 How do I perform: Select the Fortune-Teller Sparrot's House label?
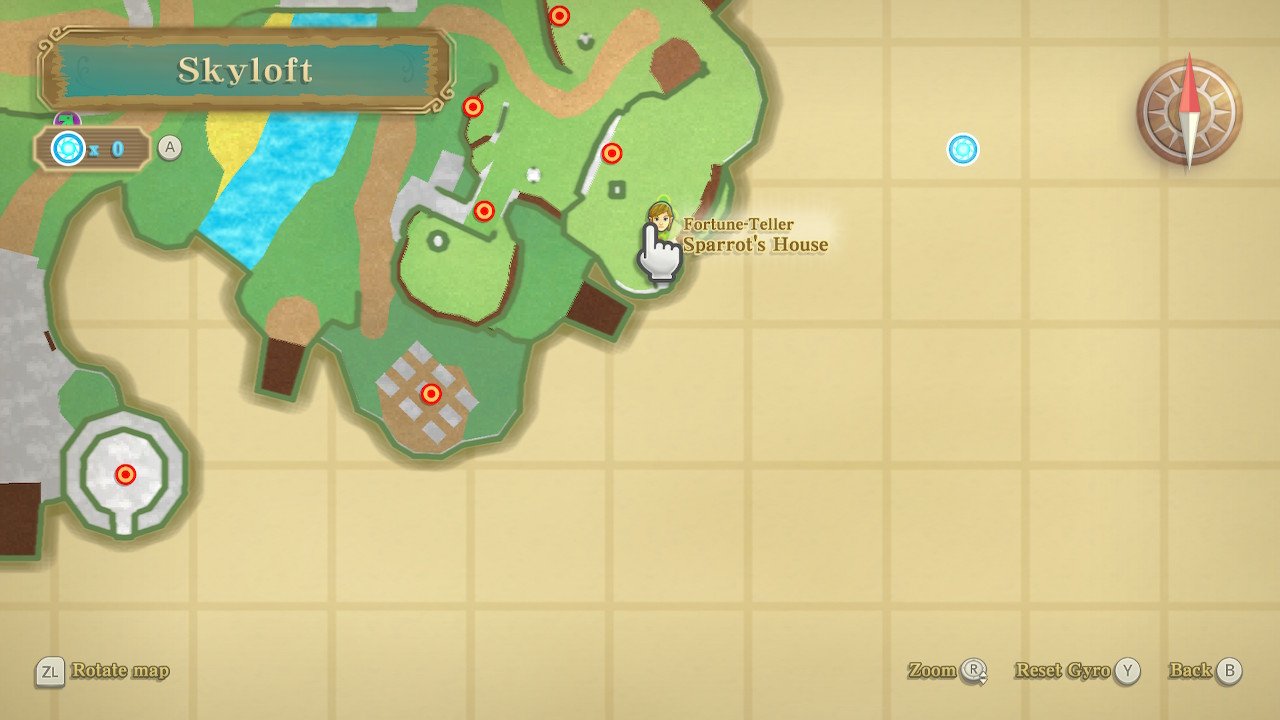tap(755, 235)
